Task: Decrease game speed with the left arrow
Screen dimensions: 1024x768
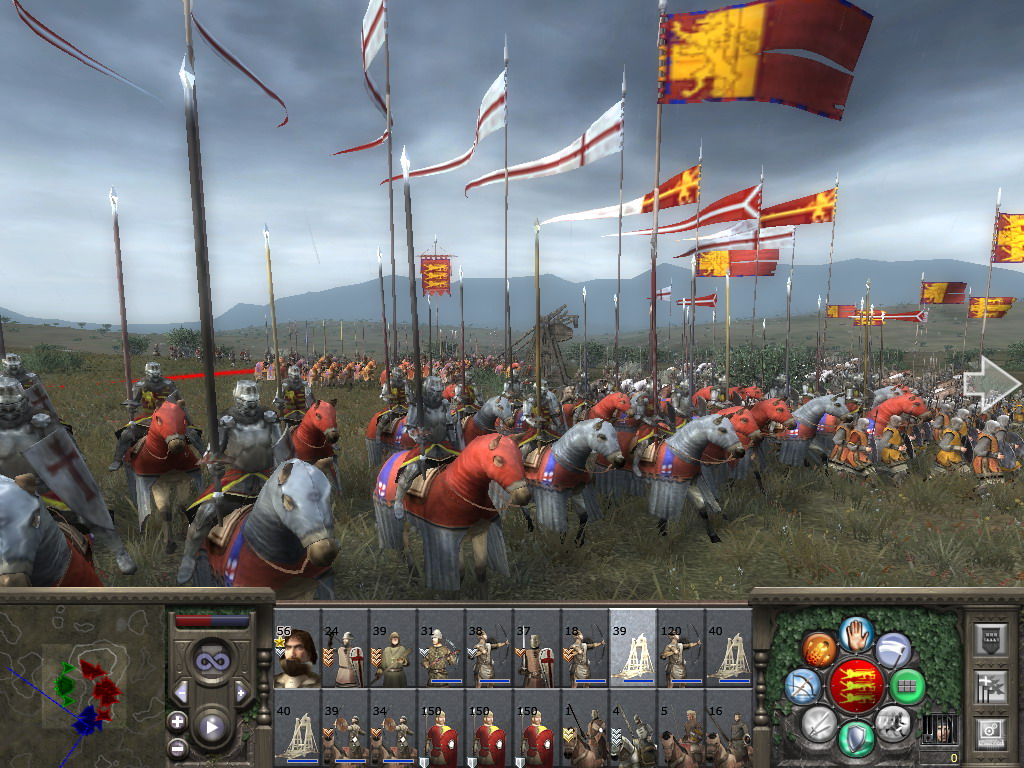Action: tap(181, 692)
